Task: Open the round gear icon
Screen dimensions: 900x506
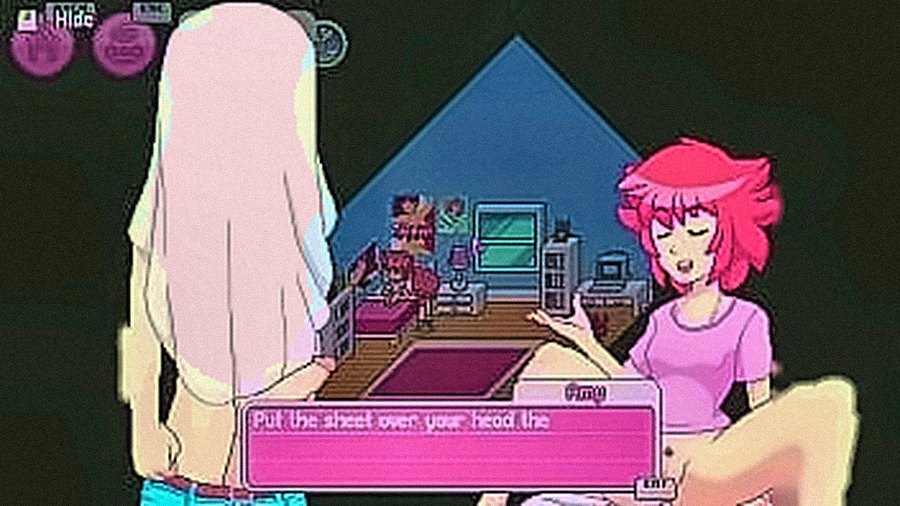Action: pyautogui.click(x=329, y=40)
